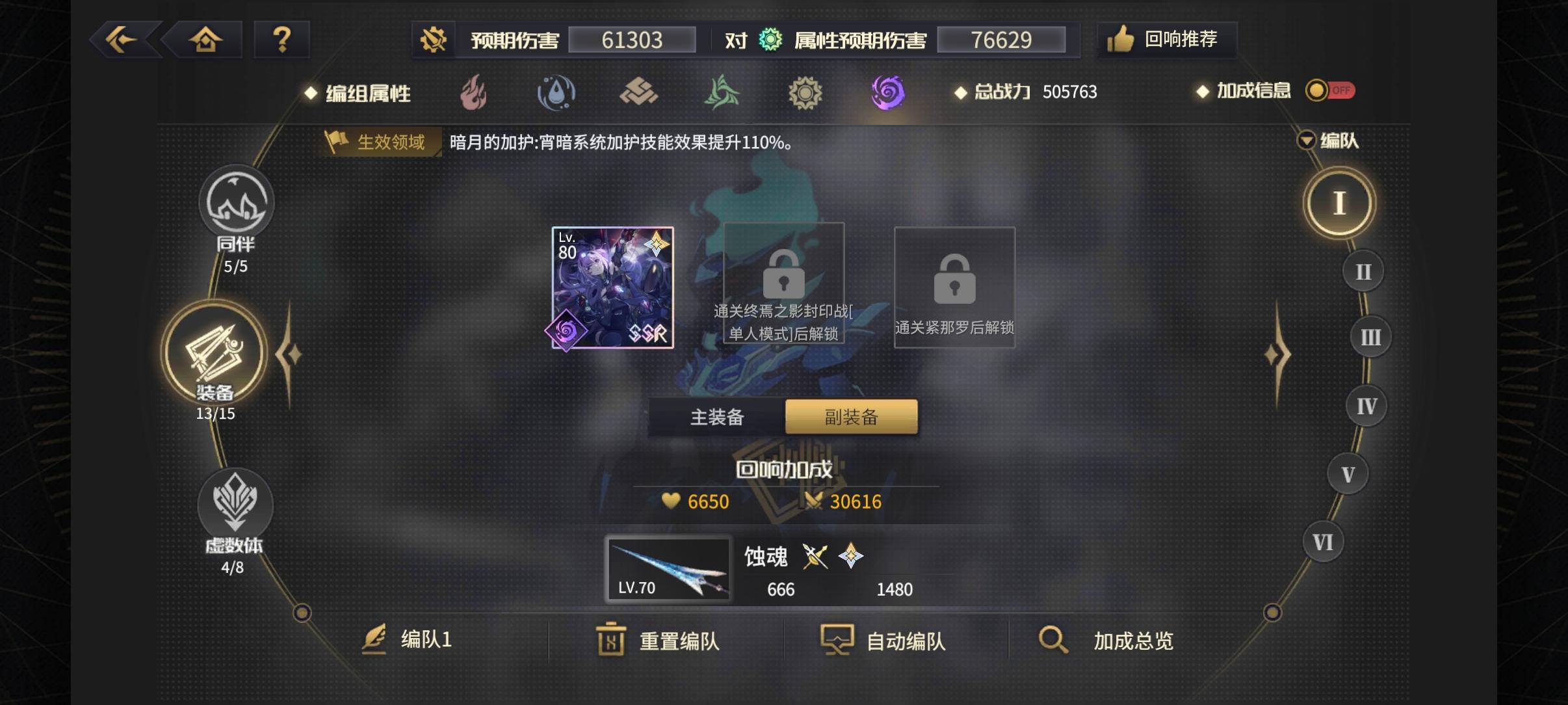Switch to the 主装备 tab
The image size is (1568, 705).
click(716, 416)
